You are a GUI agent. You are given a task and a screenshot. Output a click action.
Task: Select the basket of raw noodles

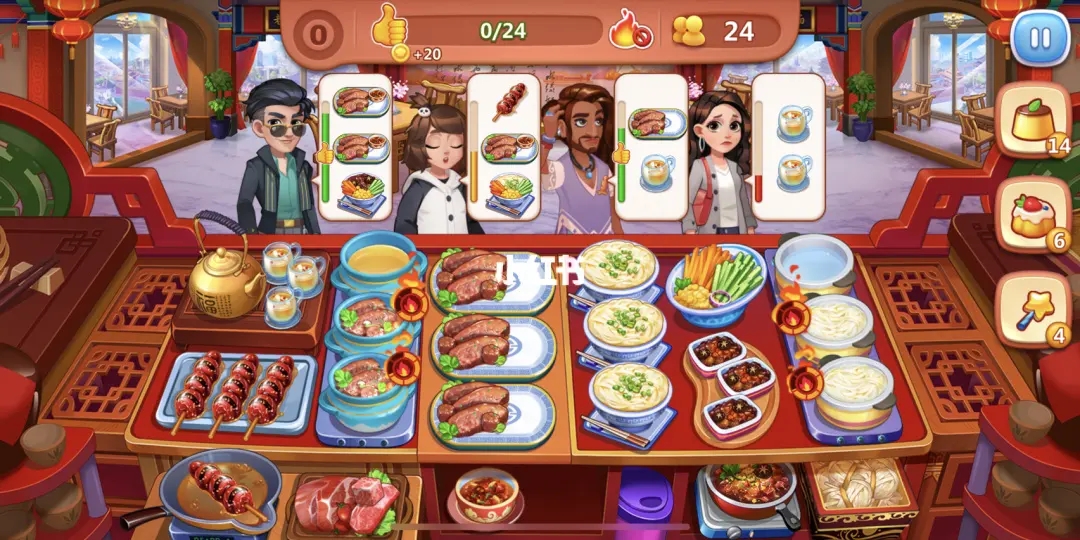pos(858,490)
